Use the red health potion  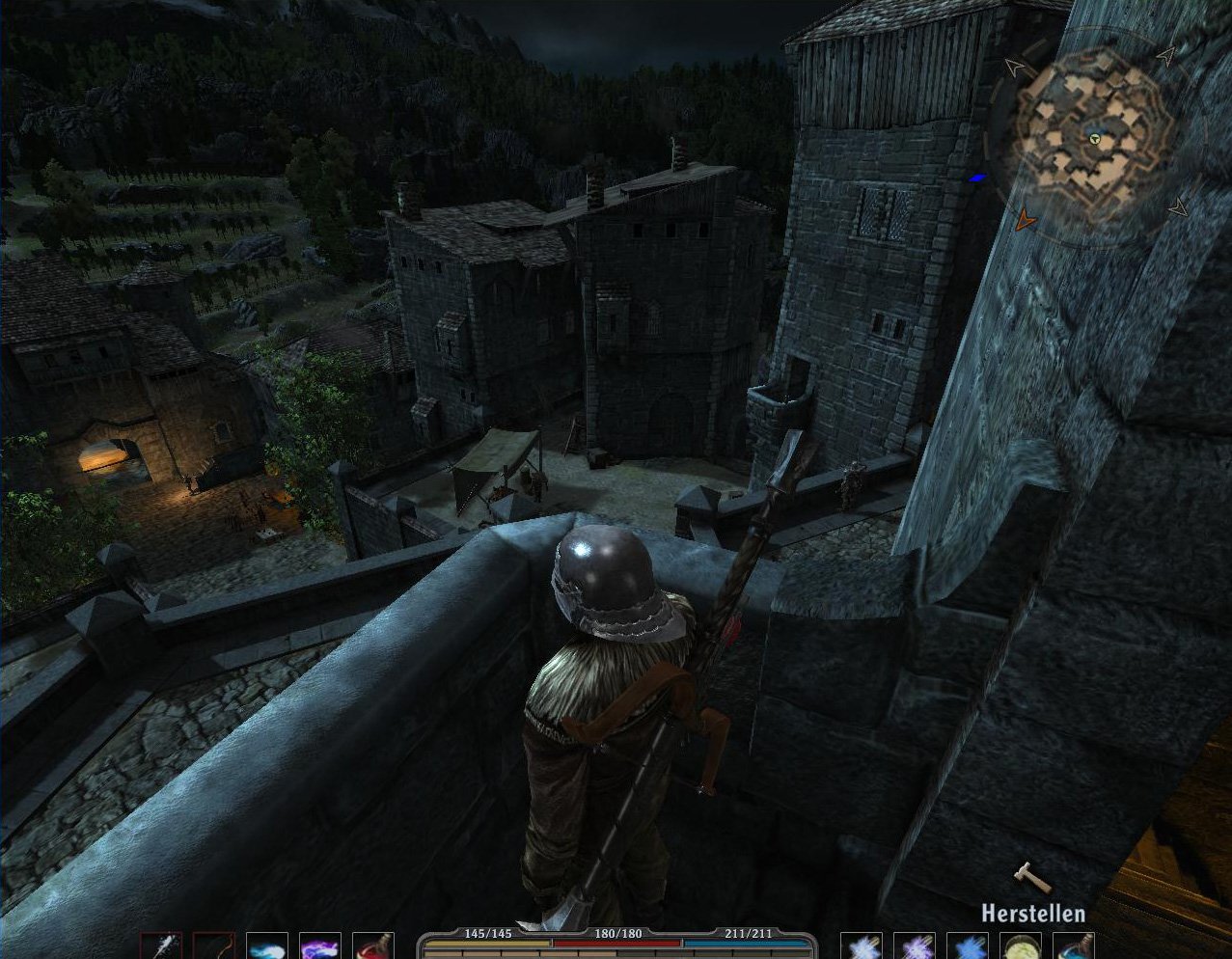[371, 946]
